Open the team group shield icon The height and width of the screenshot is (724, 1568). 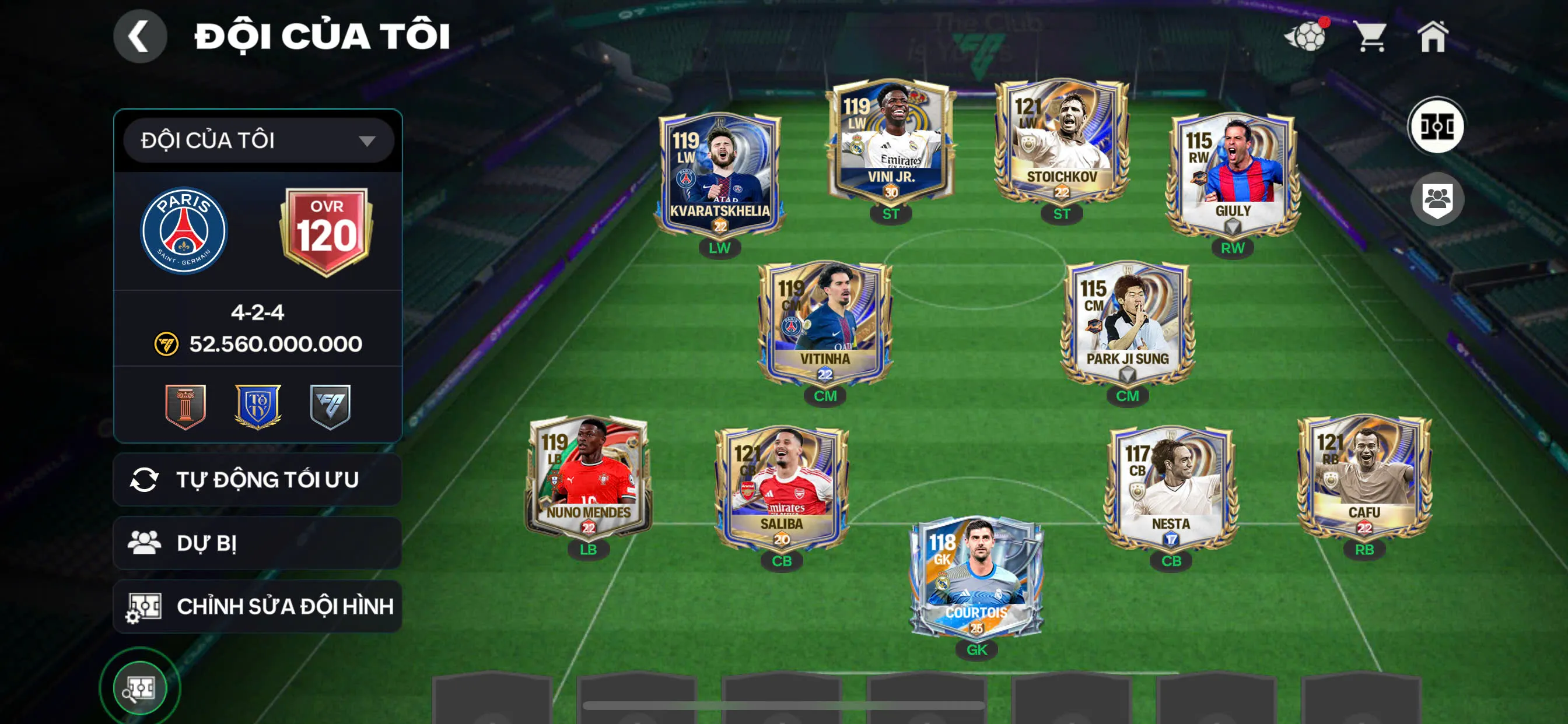click(1437, 199)
